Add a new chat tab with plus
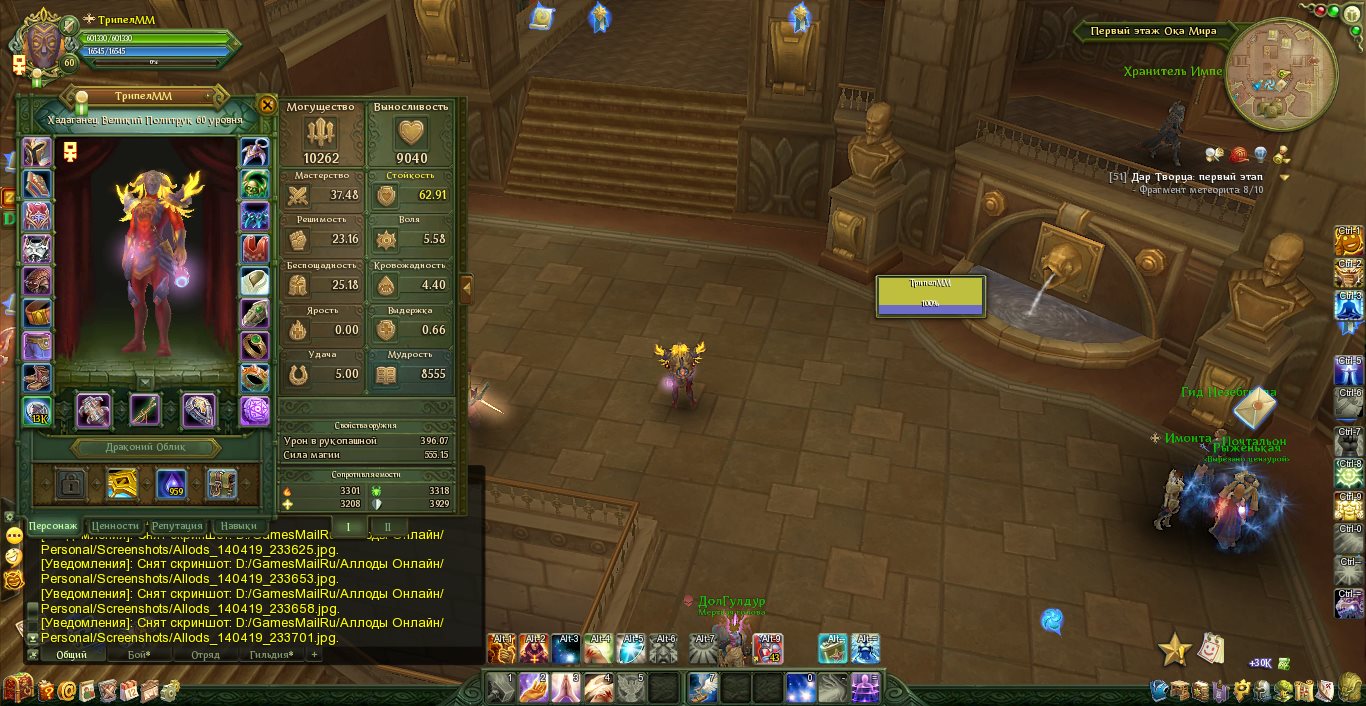The width and height of the screenshot is (1366, 706). [314, 655]
